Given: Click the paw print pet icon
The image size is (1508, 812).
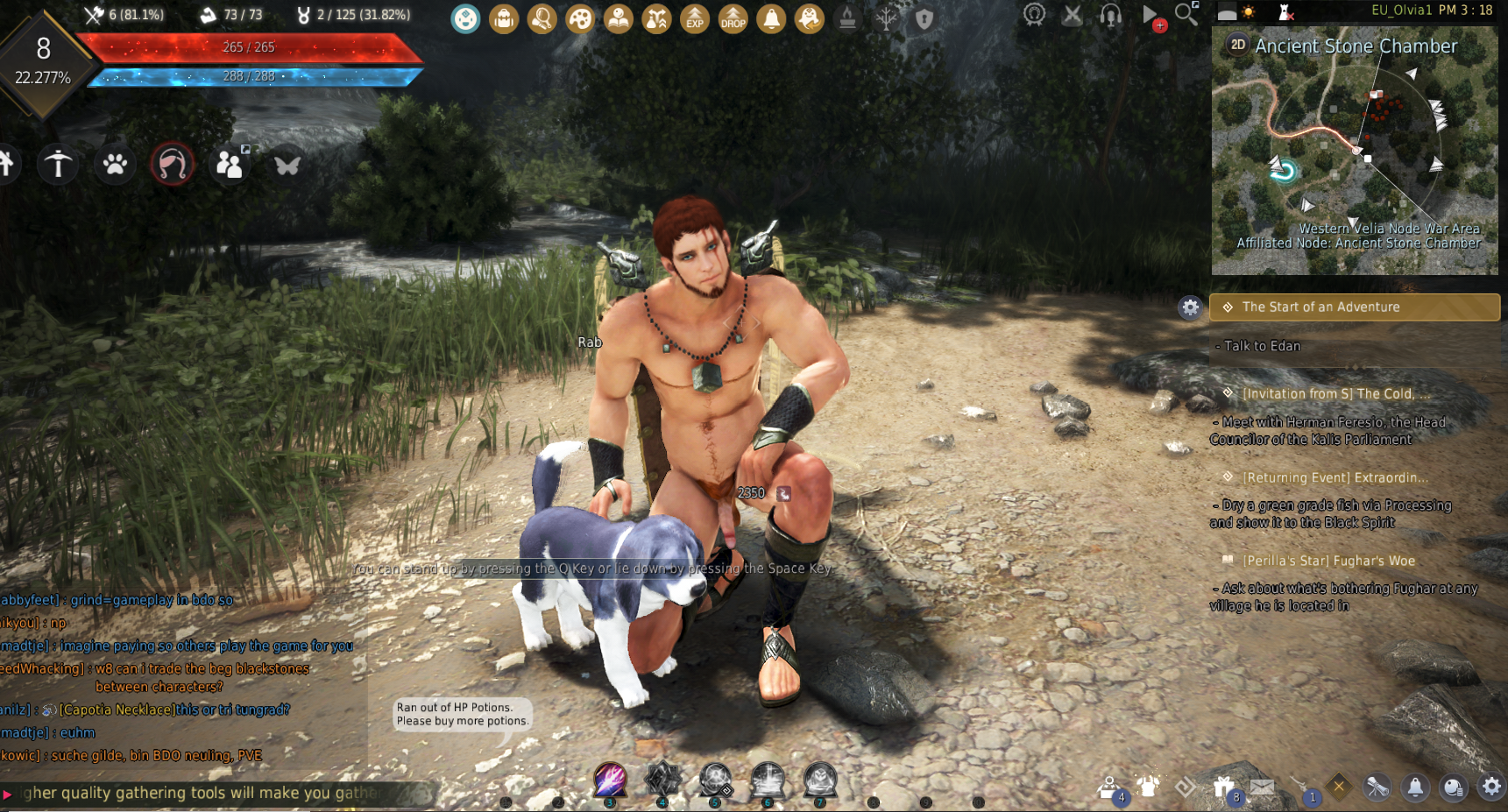Looking at the screenshot, I should [115, 164].
